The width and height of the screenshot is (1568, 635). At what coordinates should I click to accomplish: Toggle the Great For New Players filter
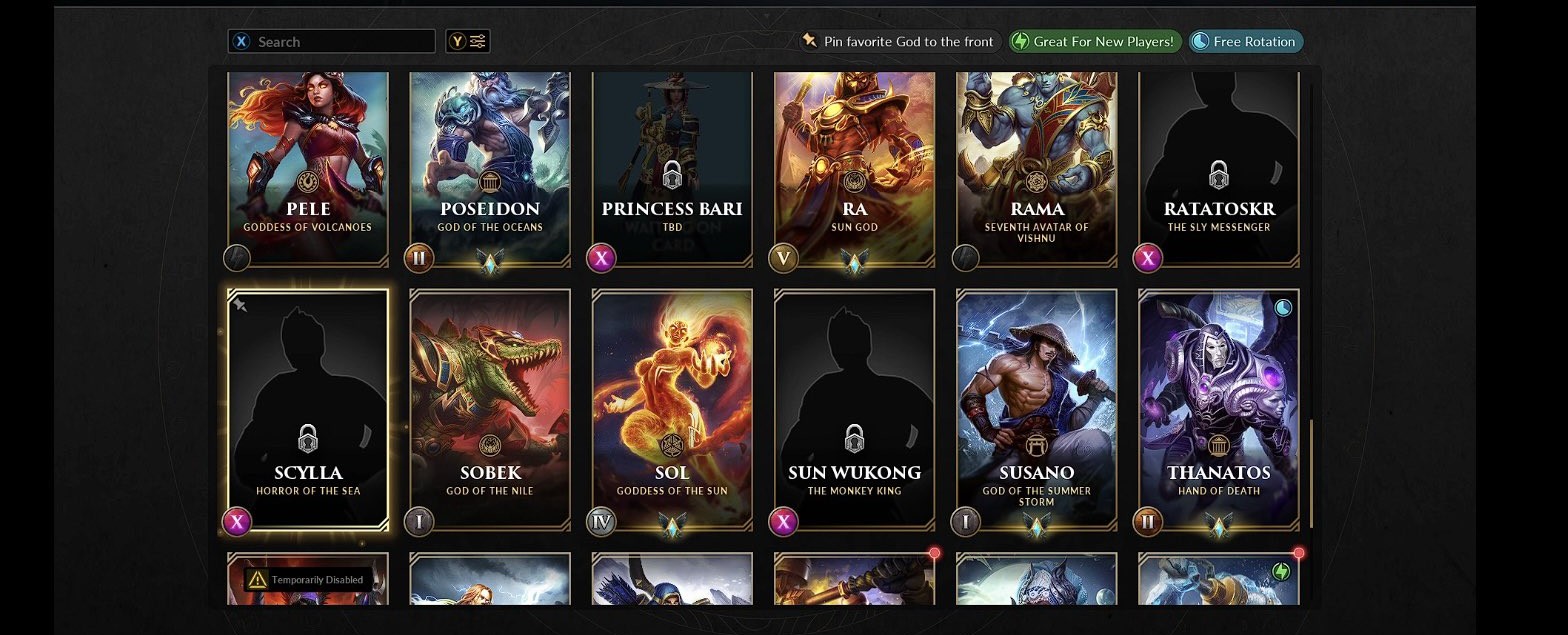click(x=1095, y=42)
